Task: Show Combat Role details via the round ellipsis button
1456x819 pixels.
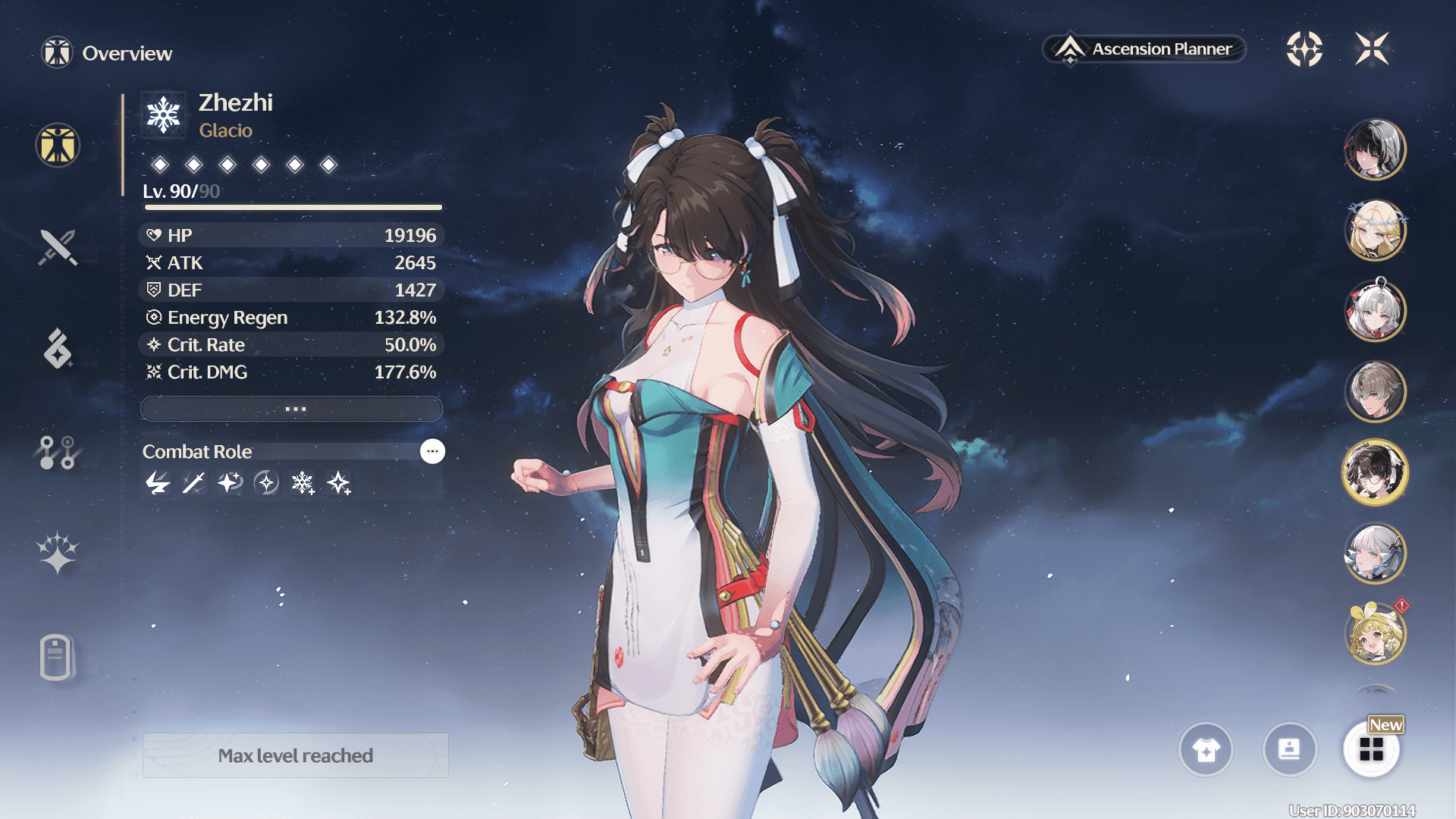Action: [x=432, y=451]
